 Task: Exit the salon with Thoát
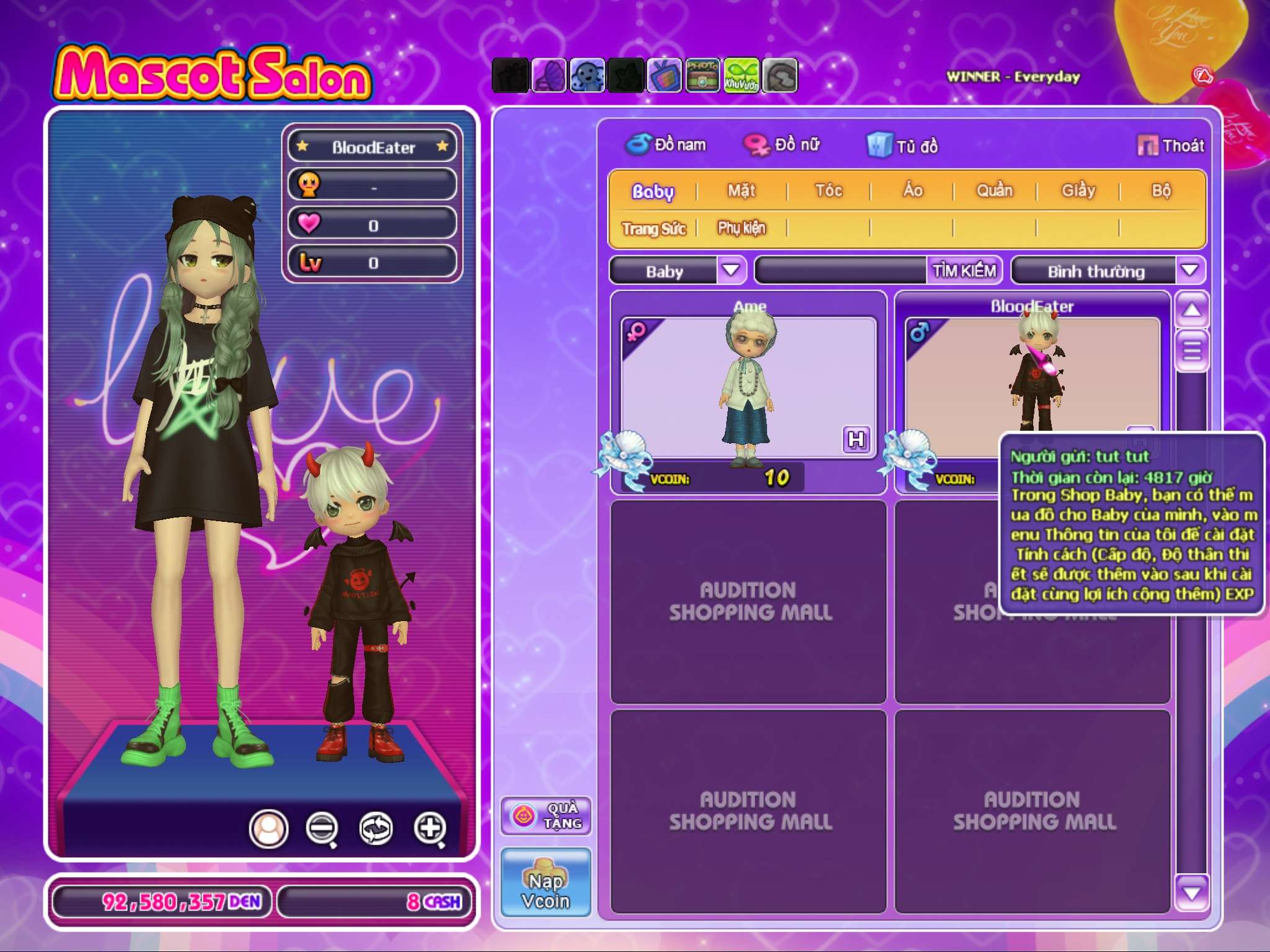click(x=1171, y=146)
